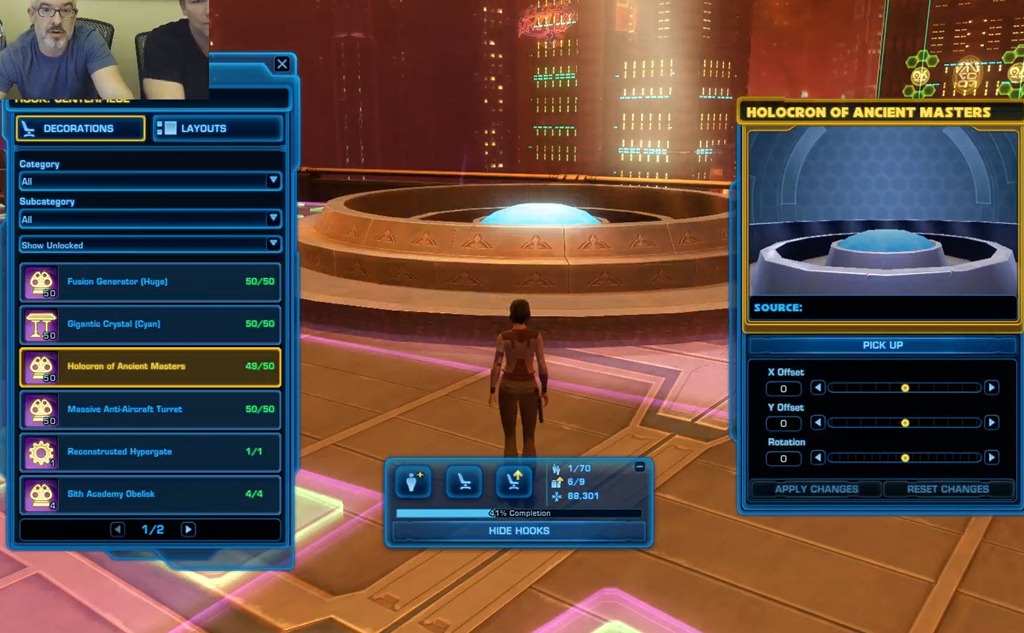Switch to the Layouts tab

(218, 128)
